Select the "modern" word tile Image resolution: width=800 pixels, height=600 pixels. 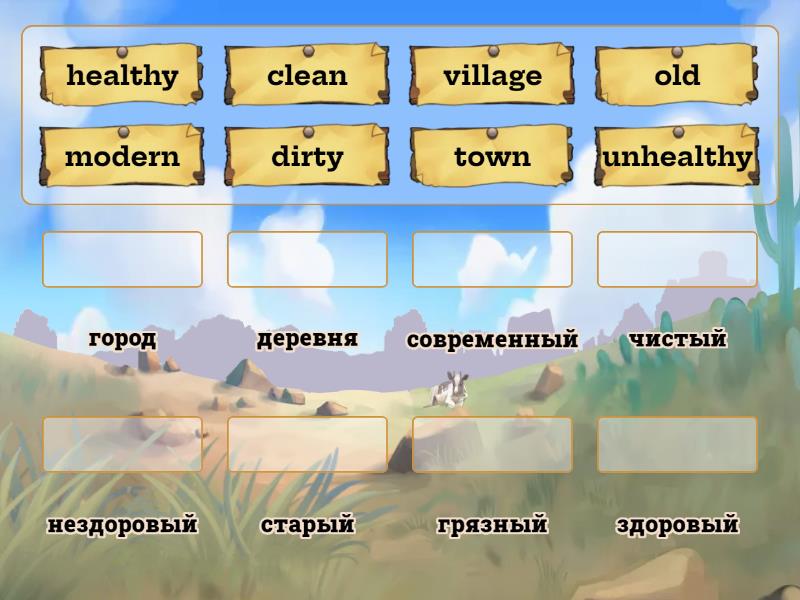coord(122,156)
